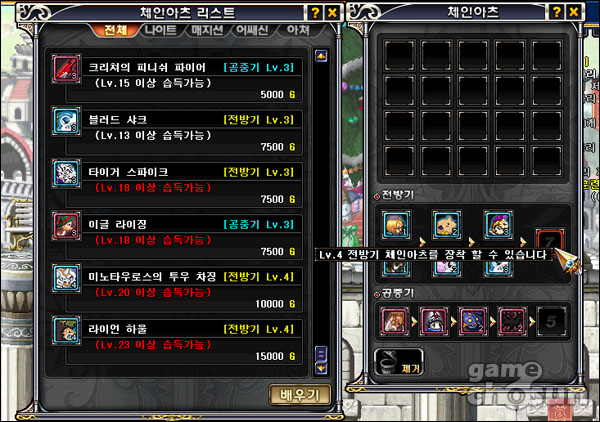Click the skill list scroll-up arrow
The width and height of the screenshot is (600, 422).
[321, 56]
